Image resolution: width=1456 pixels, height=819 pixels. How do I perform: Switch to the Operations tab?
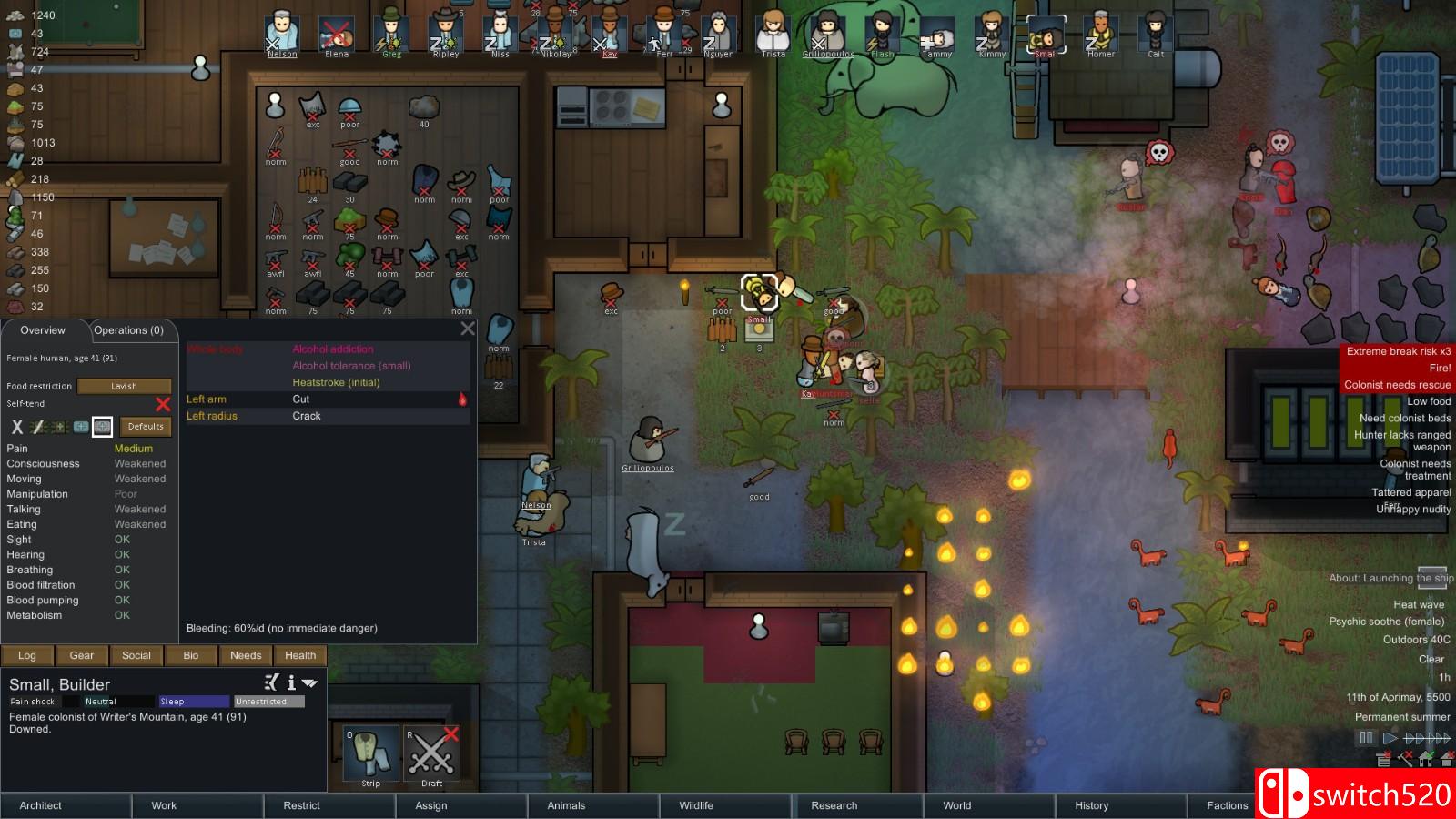coord(127,329)
